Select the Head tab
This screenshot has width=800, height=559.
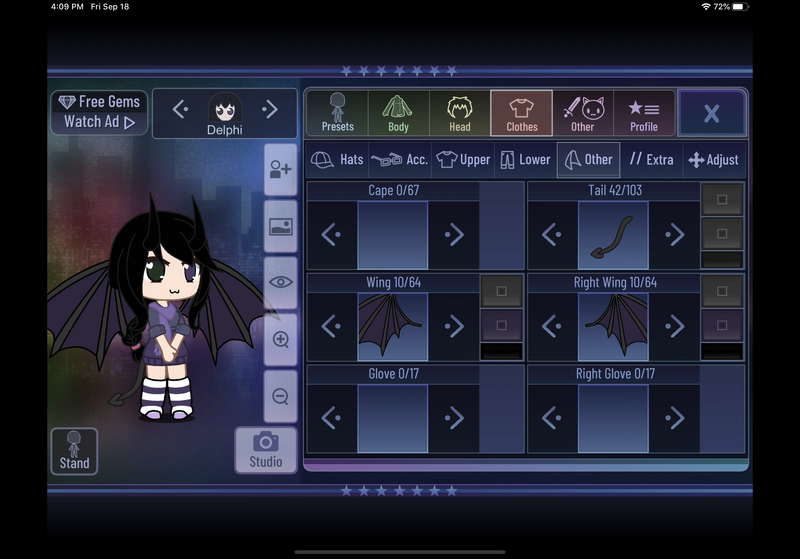tap(460, 113)
